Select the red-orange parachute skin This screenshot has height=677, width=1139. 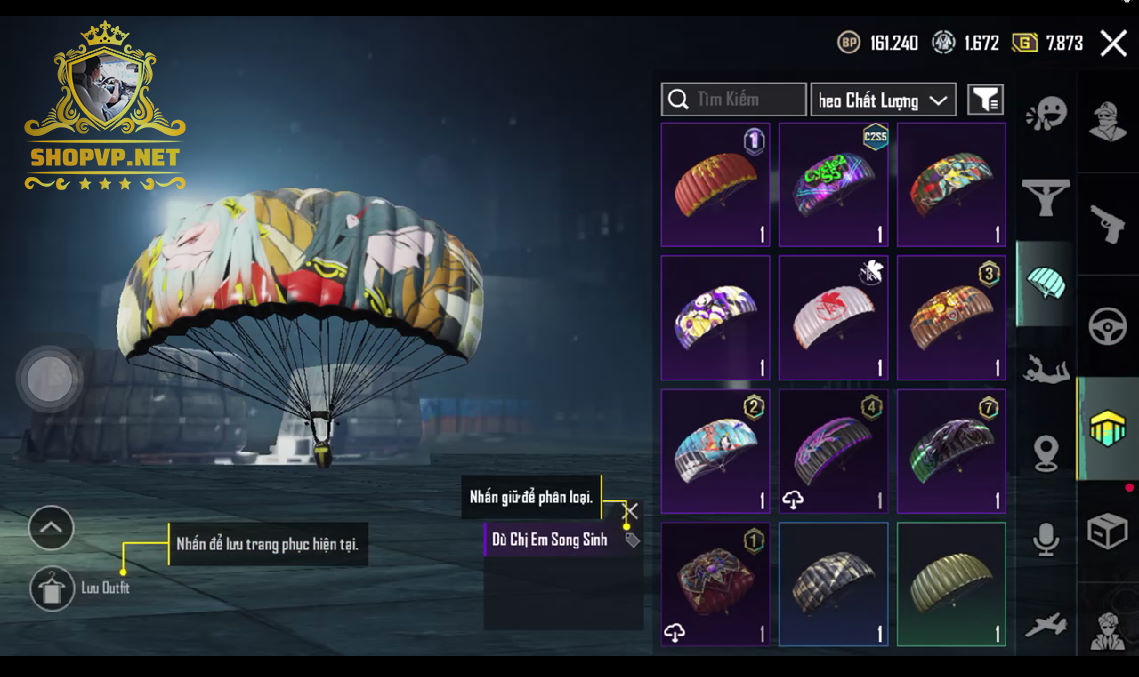pos(715,184)
